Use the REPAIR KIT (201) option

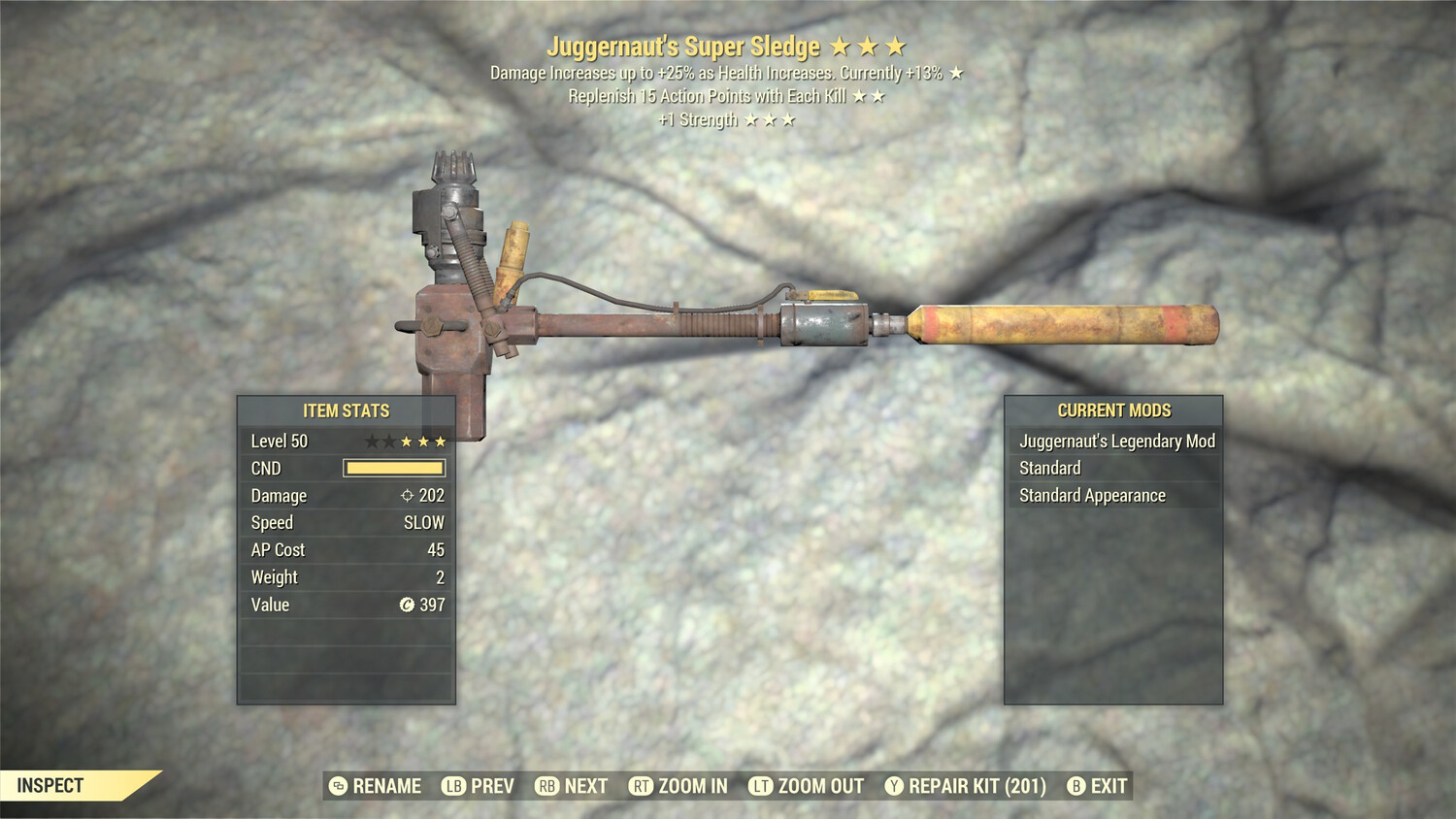pos(966,786)
